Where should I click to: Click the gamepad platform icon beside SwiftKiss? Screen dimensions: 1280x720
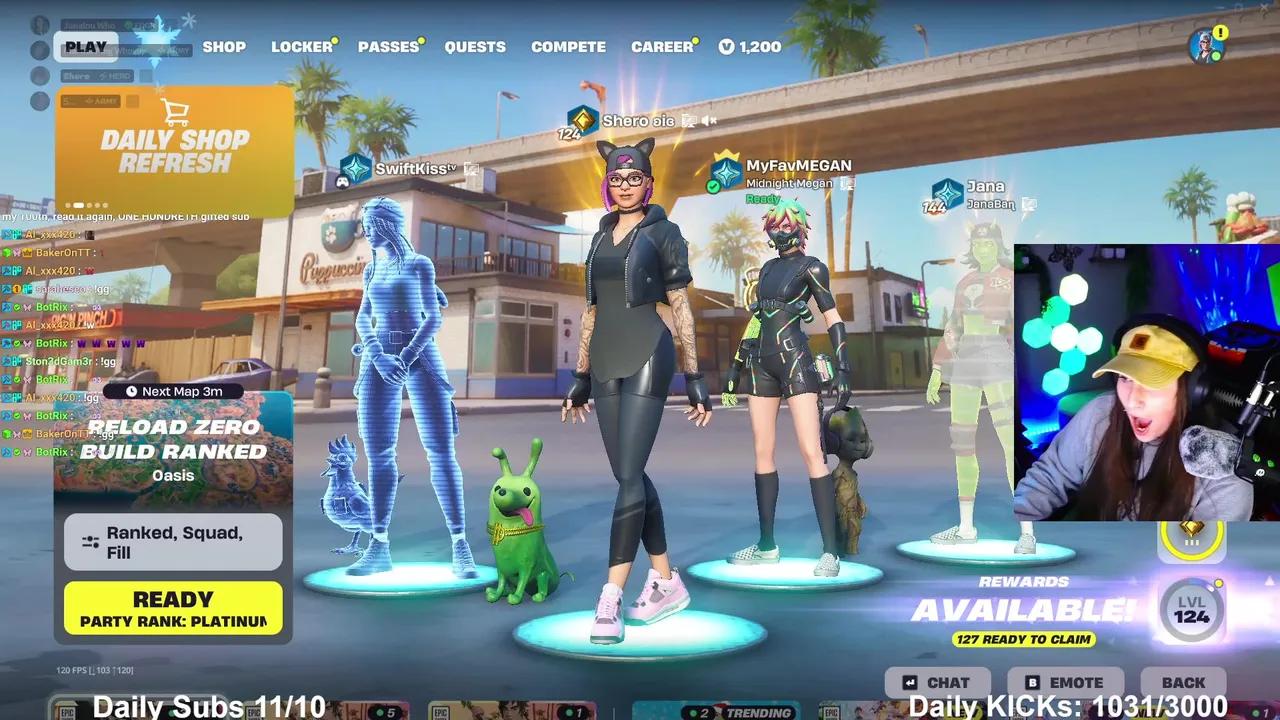(x=342, y=183)
